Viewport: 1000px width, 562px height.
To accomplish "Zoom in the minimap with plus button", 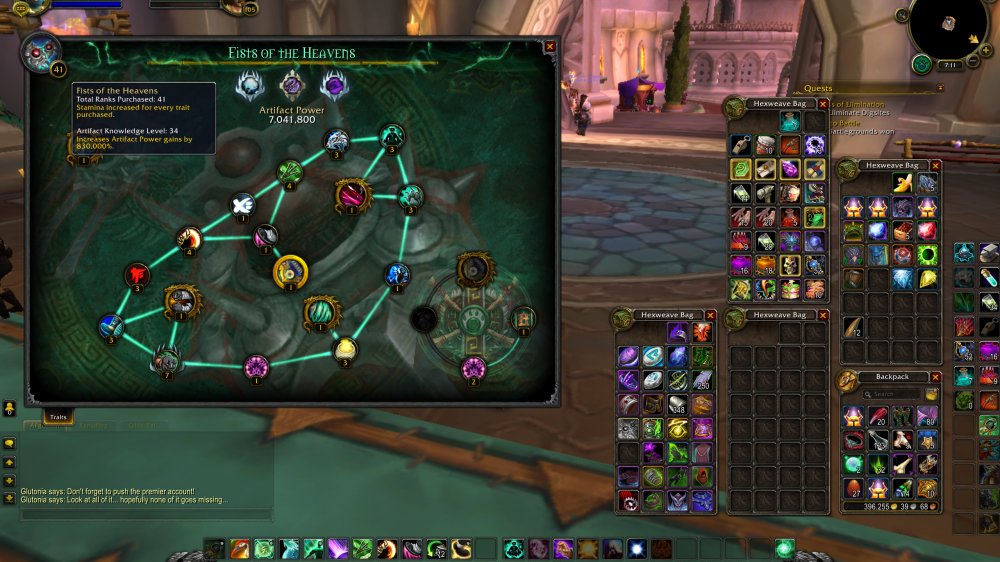I will pyautogui.click(x=987, y=49).
